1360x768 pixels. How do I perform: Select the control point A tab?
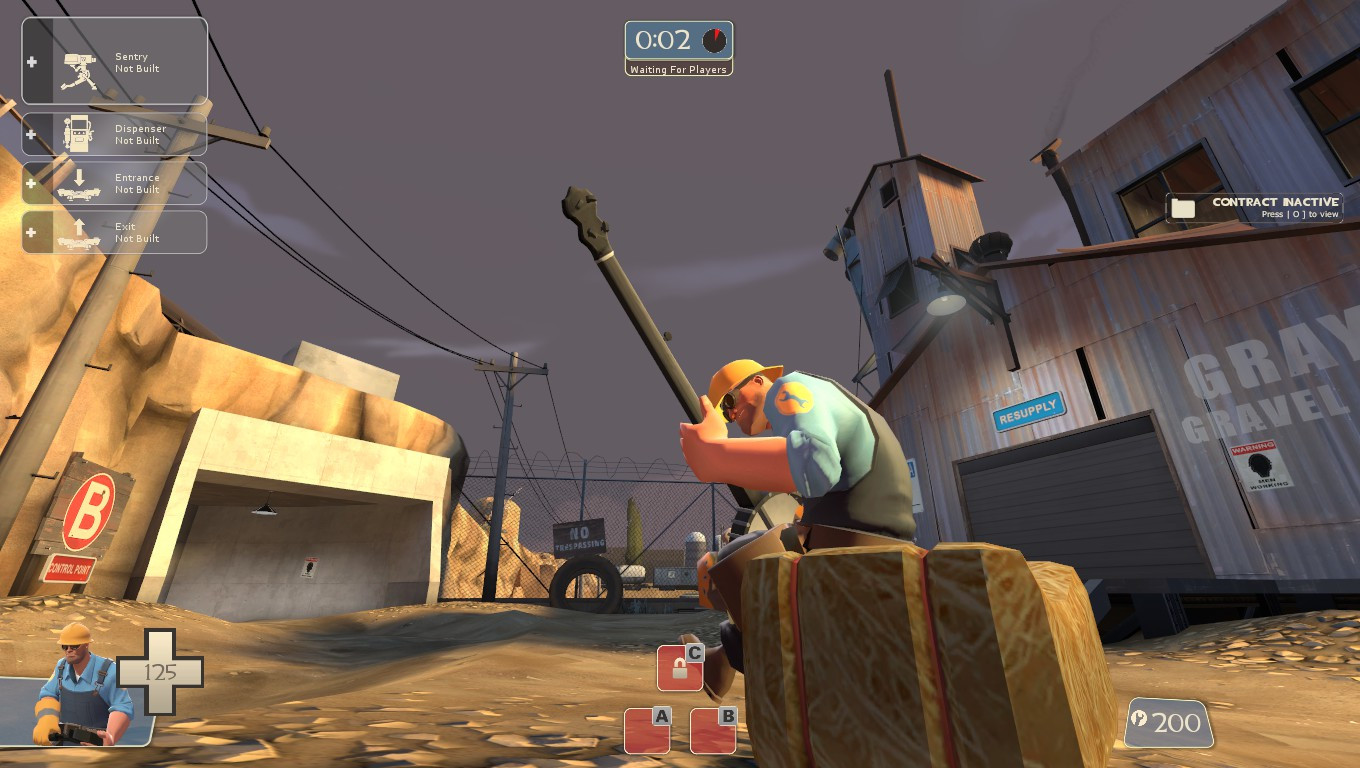click(x=645, y=731)
